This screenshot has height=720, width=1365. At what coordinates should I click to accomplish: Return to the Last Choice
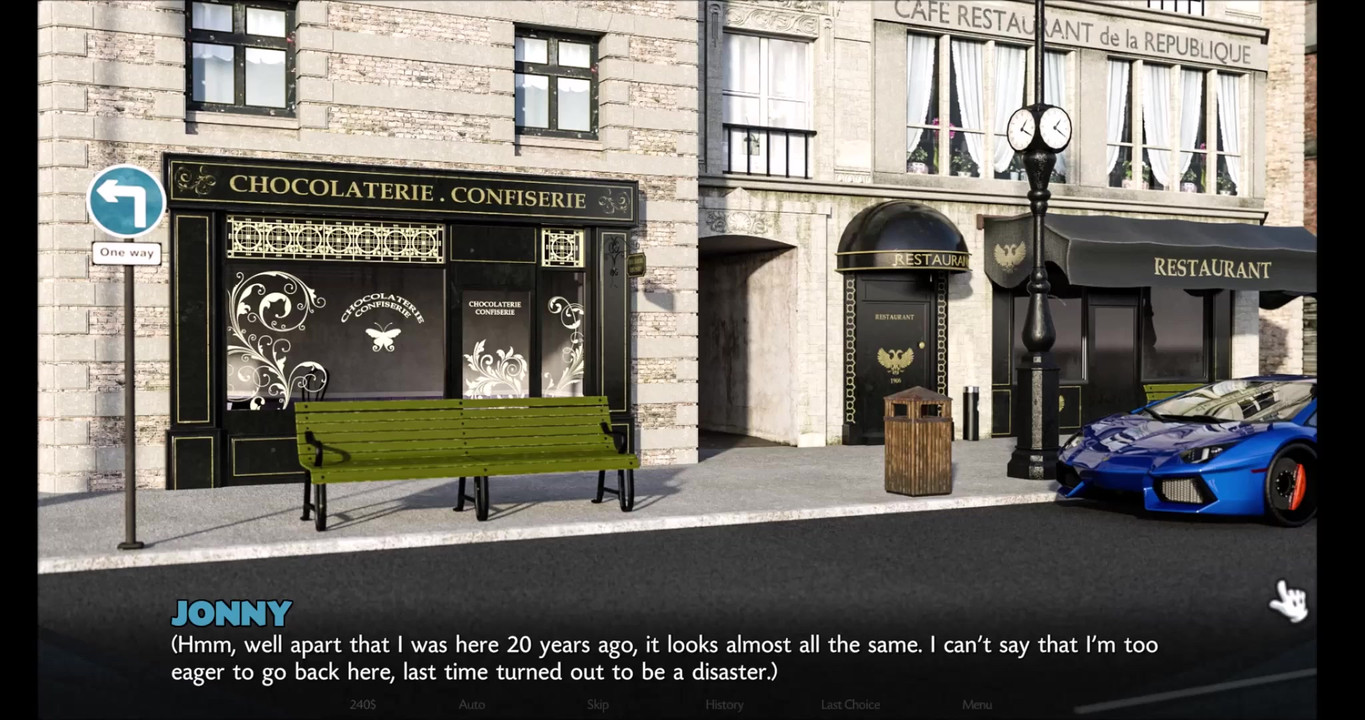point(850,705)
